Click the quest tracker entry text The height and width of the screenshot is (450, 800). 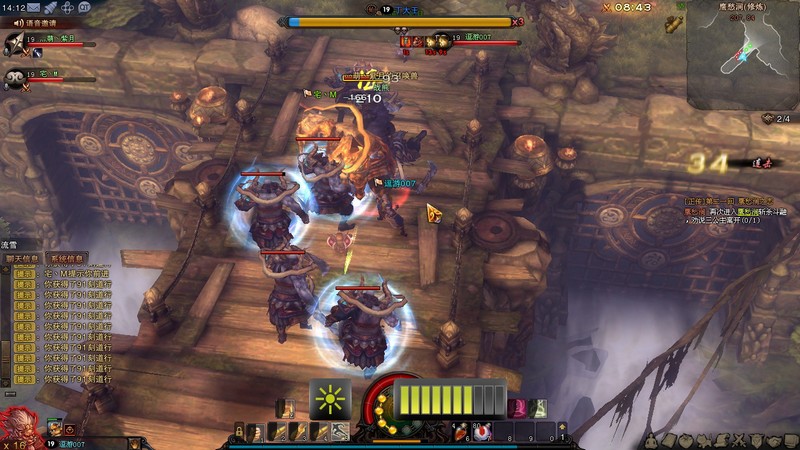(737, 208)
